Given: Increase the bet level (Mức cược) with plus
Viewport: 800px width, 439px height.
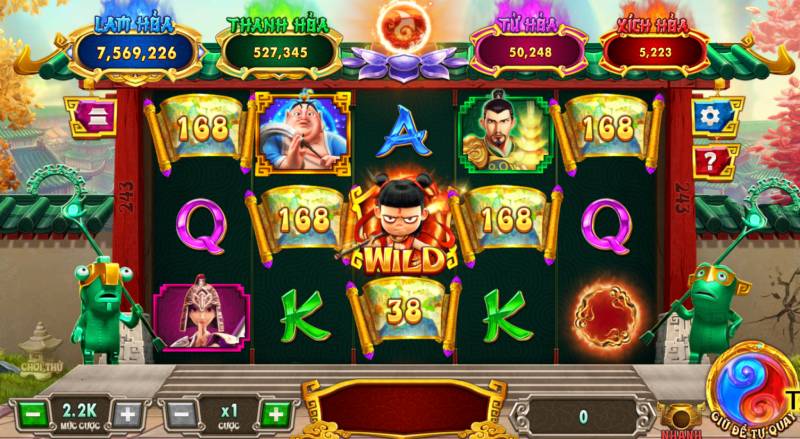Looking at the screenshot, I should (128, 413).
